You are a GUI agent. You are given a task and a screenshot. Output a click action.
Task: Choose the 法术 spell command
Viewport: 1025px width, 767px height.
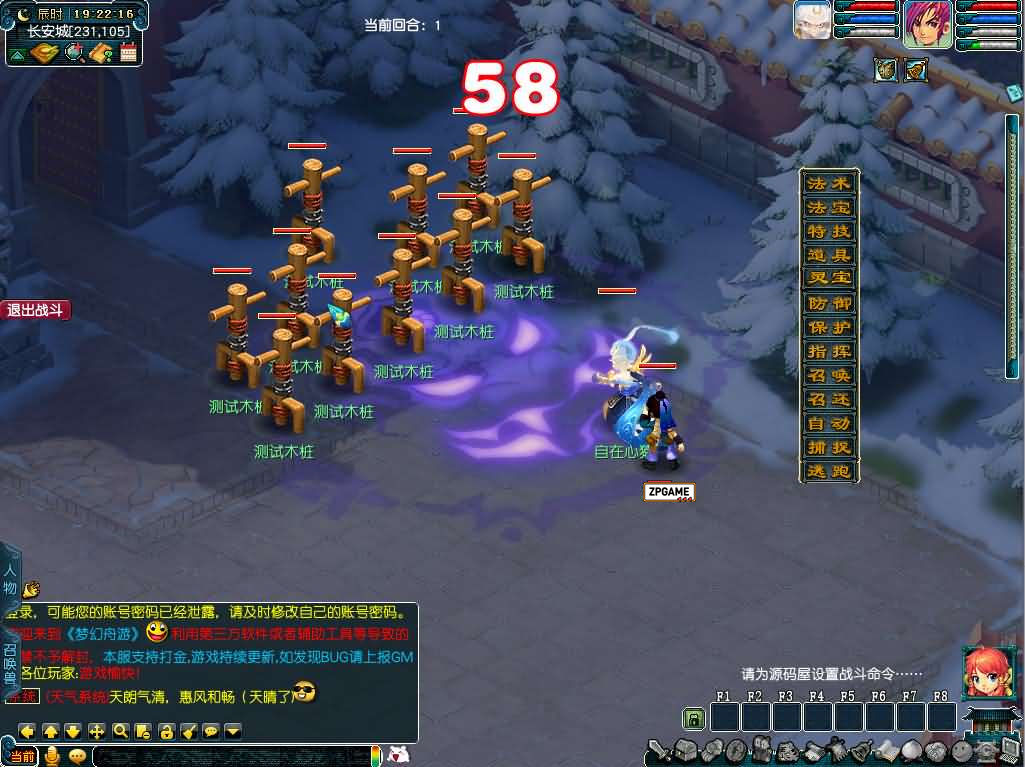click(x=829, y=184)
